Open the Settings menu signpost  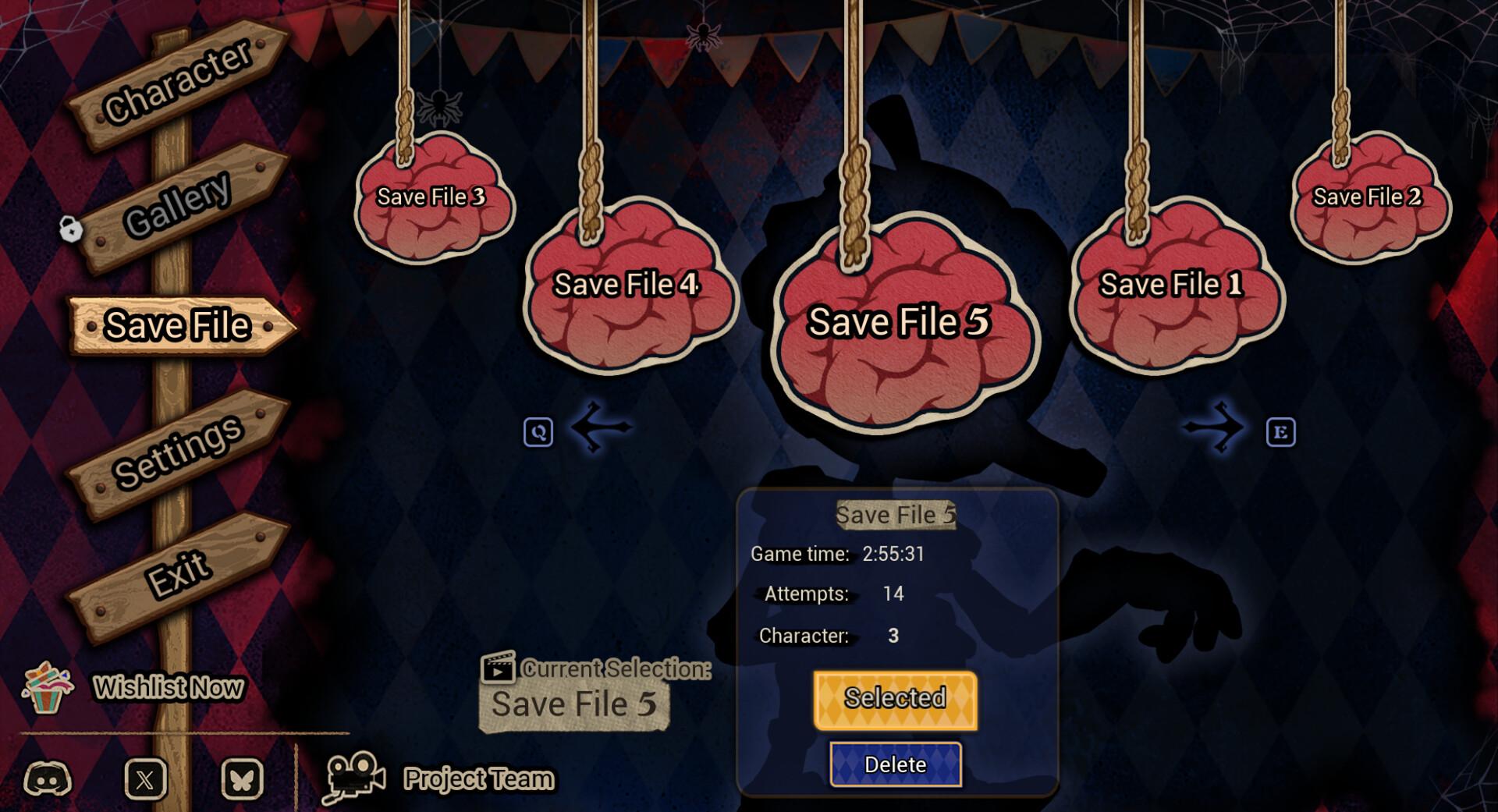pos(181,450)
